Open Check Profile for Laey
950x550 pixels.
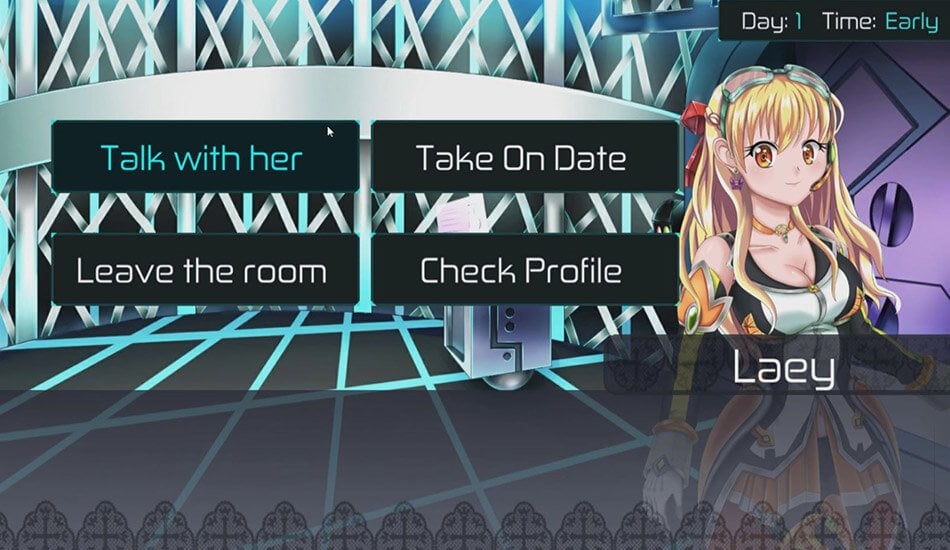521,270
